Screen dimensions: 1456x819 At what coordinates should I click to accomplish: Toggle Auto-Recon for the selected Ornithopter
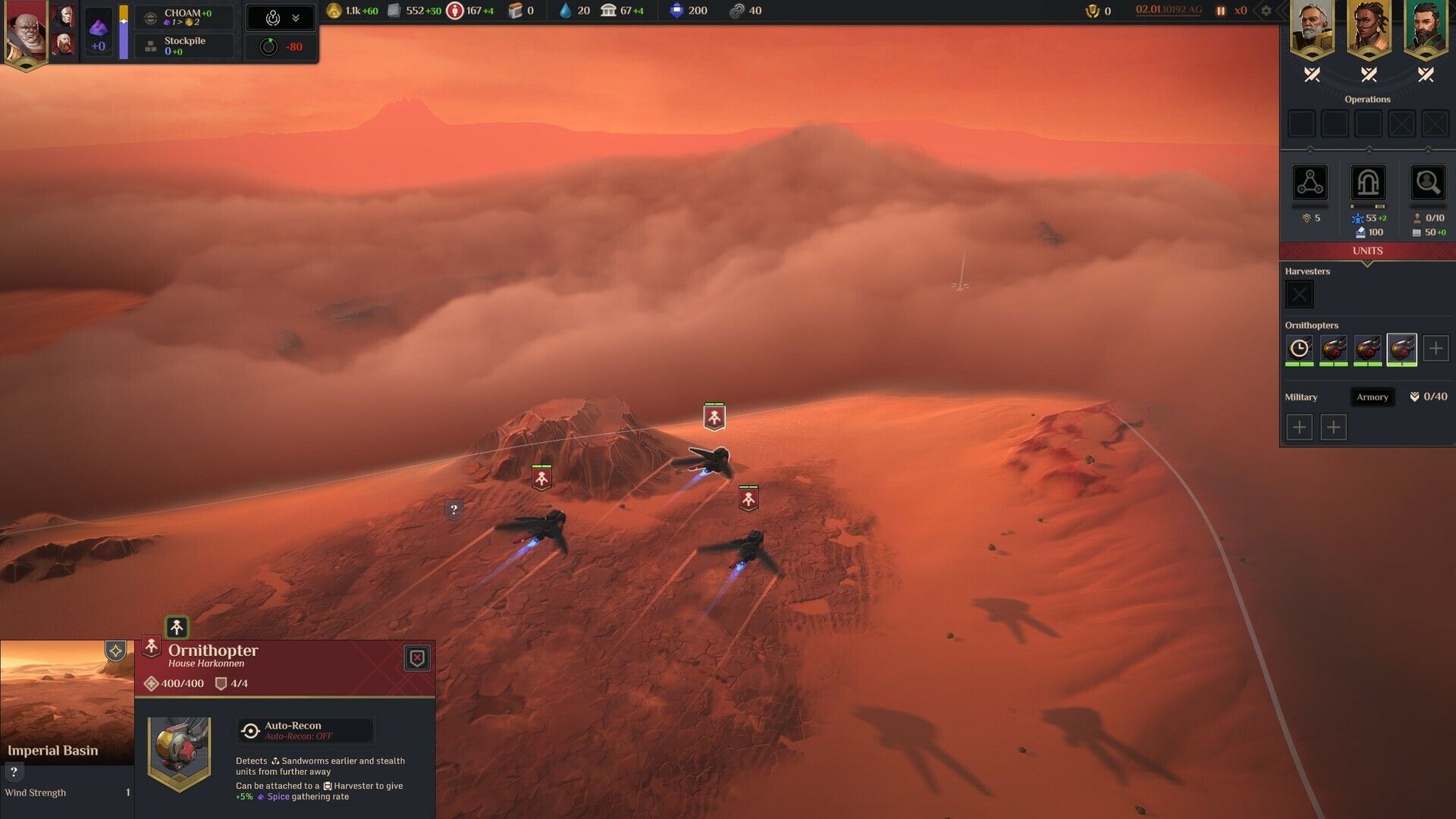(303, 730)
